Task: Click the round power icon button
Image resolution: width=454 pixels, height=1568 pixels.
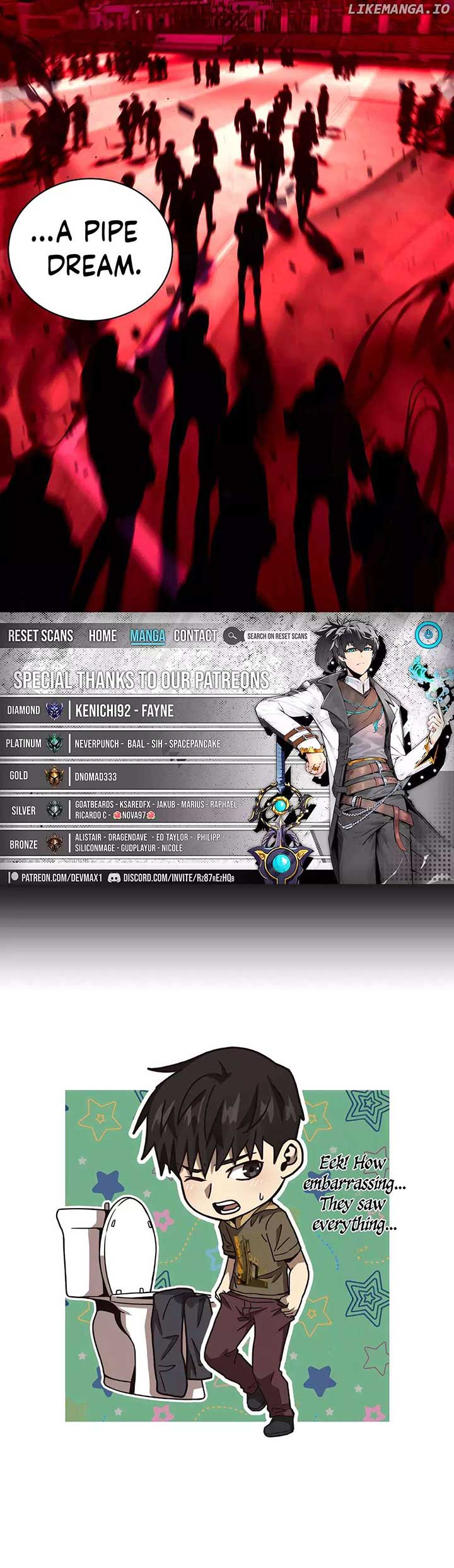Action: pyautogui.click(x=428, y=635)
